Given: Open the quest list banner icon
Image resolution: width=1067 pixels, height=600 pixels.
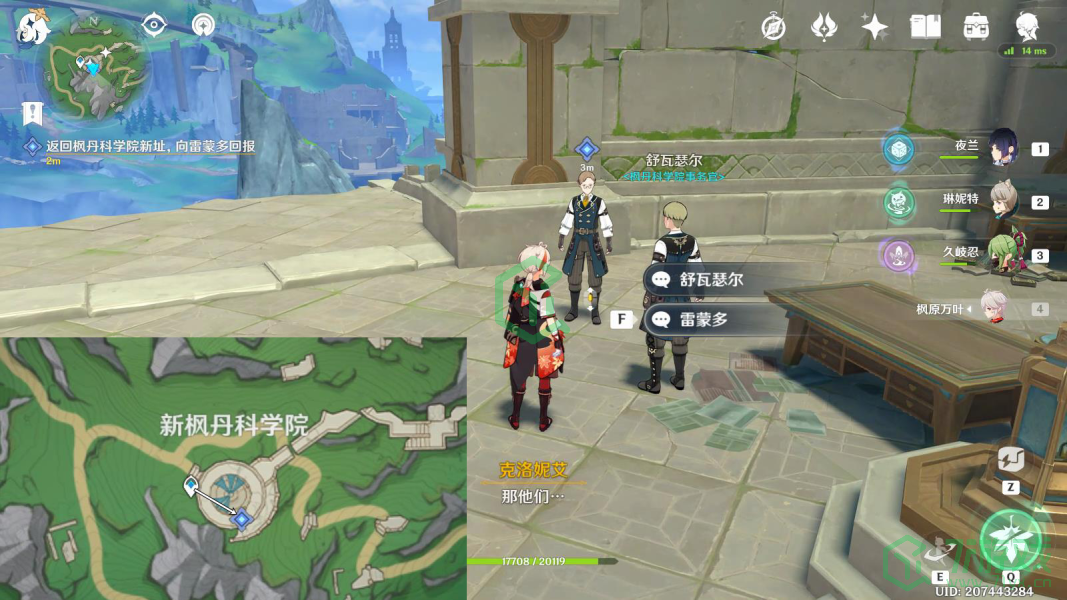Looking at the screenshot, I should pos(31,113).
